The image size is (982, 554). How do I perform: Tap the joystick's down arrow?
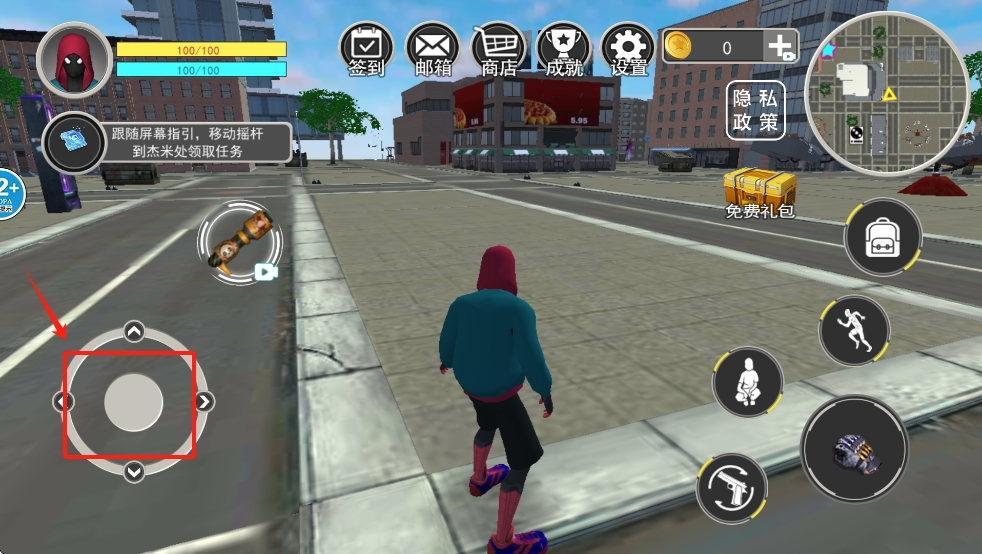click(x=134, y=471)
